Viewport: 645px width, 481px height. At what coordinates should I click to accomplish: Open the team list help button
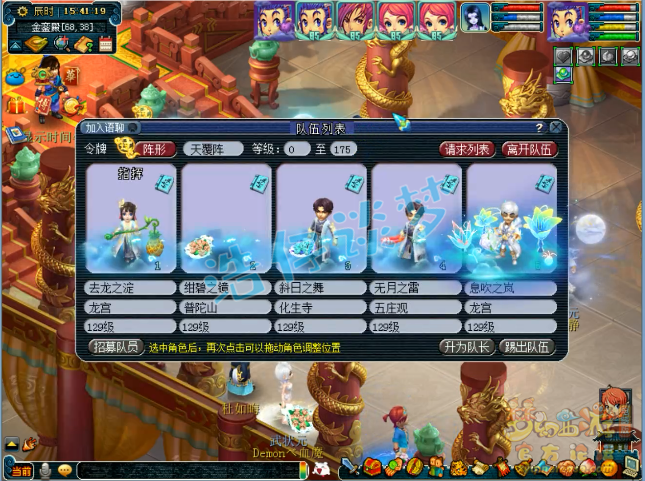pos(540,128)
